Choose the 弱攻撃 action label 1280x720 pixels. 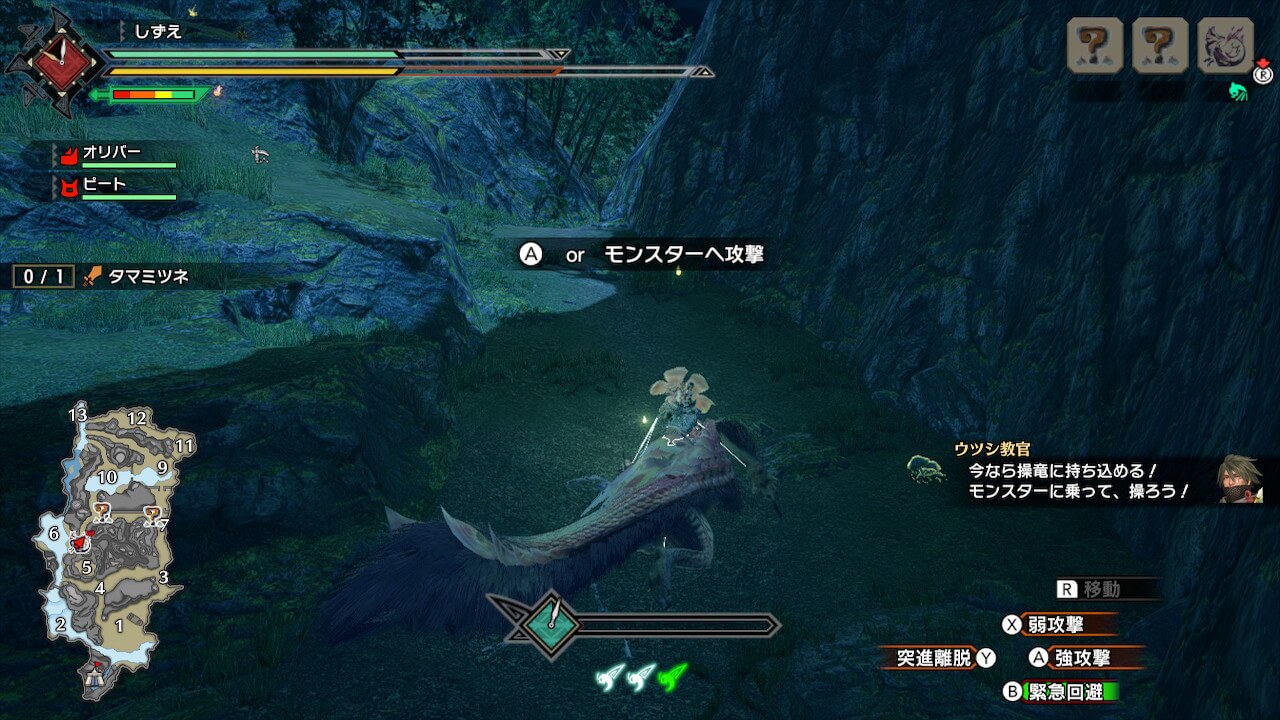click(x=1056, y=625)
